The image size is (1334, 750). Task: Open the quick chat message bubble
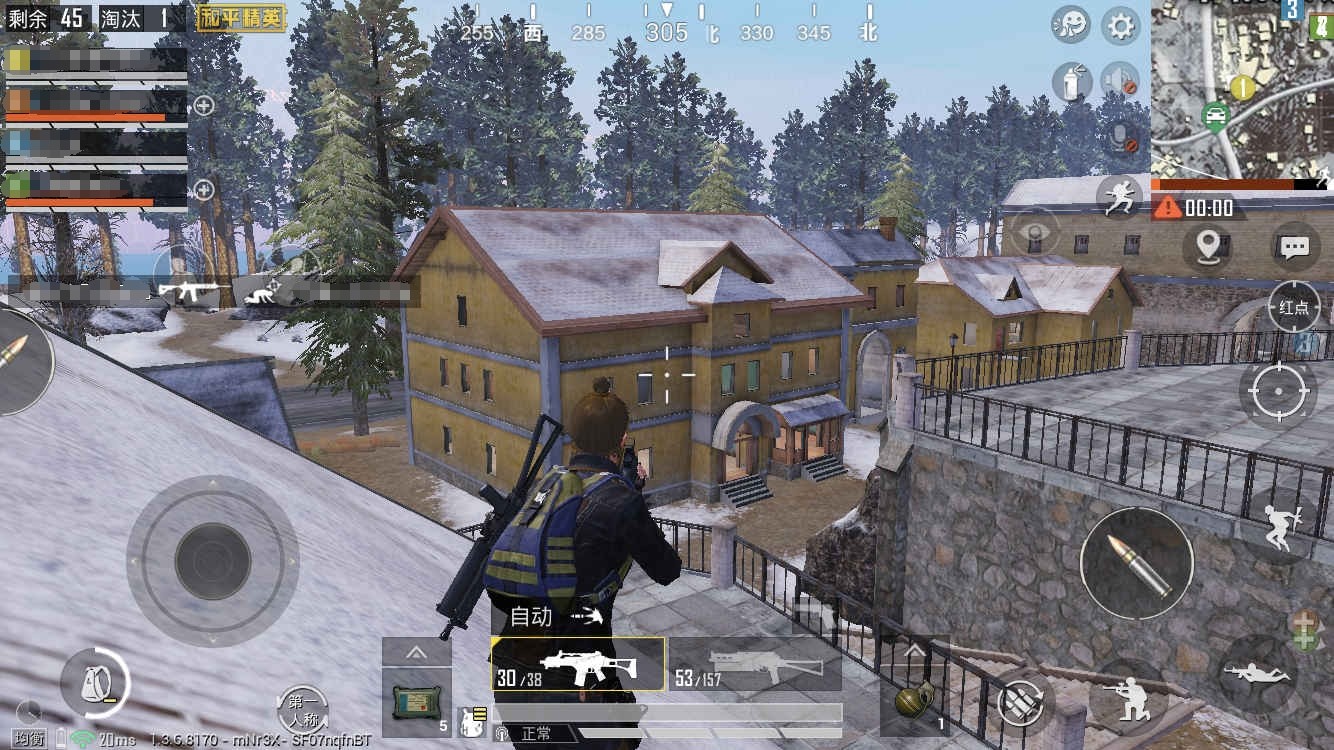1294,247
